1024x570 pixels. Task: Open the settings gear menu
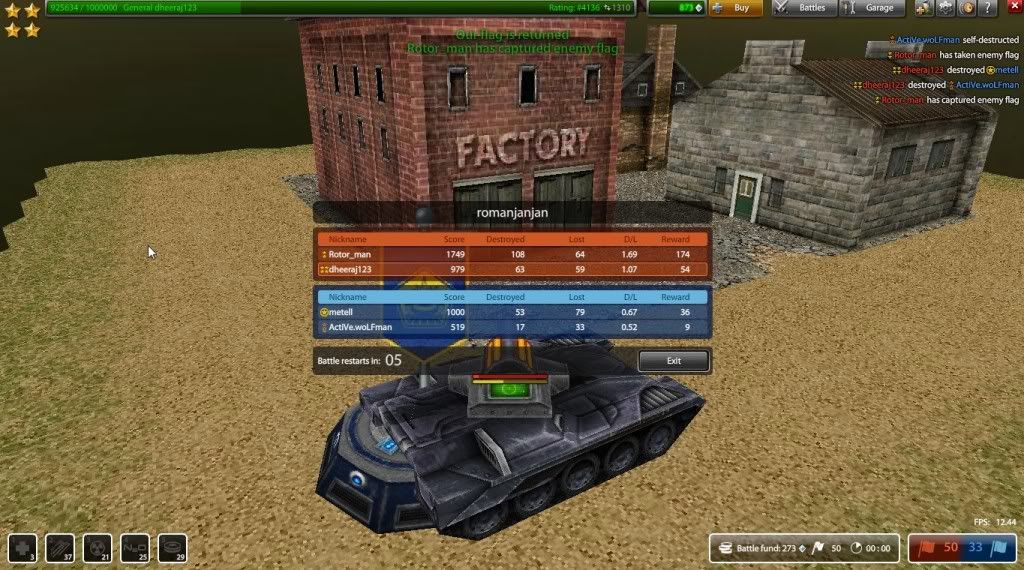pyautogui.click(x=943, y=8)
